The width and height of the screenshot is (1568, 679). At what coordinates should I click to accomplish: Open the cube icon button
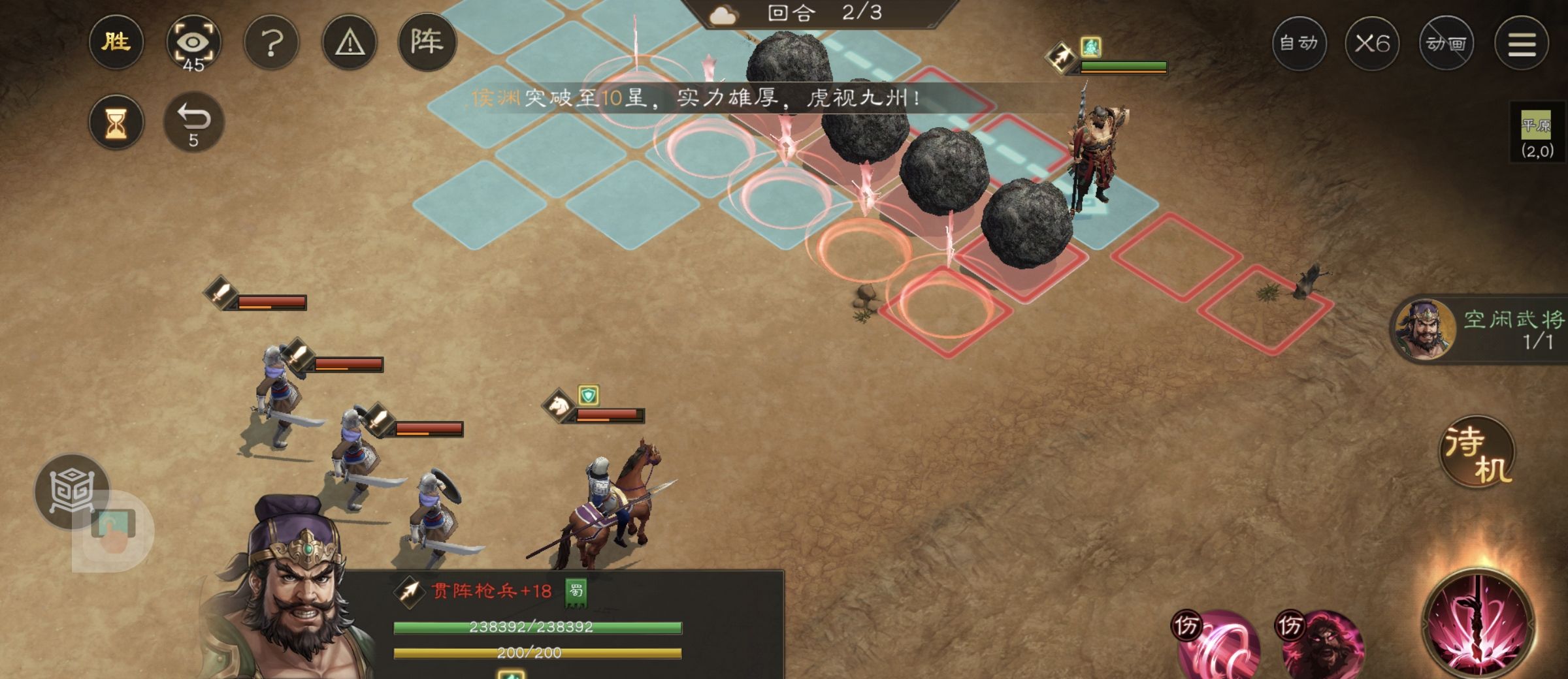[x=72, y=491]
